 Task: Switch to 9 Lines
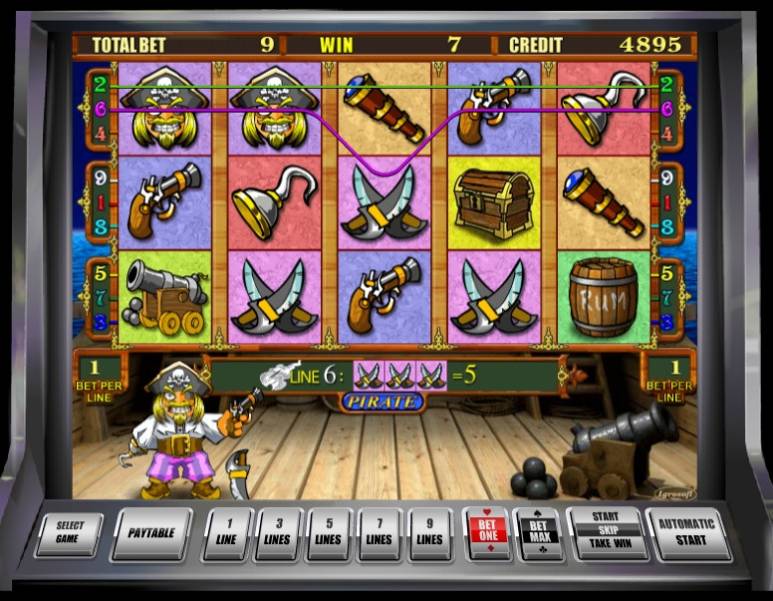pyautogui.click(x=429, y=532)
